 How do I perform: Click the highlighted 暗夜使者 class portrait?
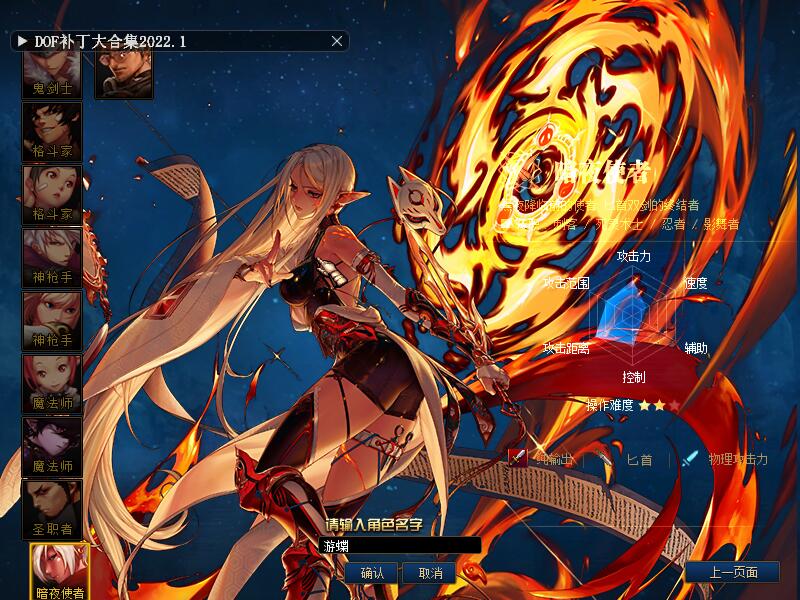pos(59,571)
